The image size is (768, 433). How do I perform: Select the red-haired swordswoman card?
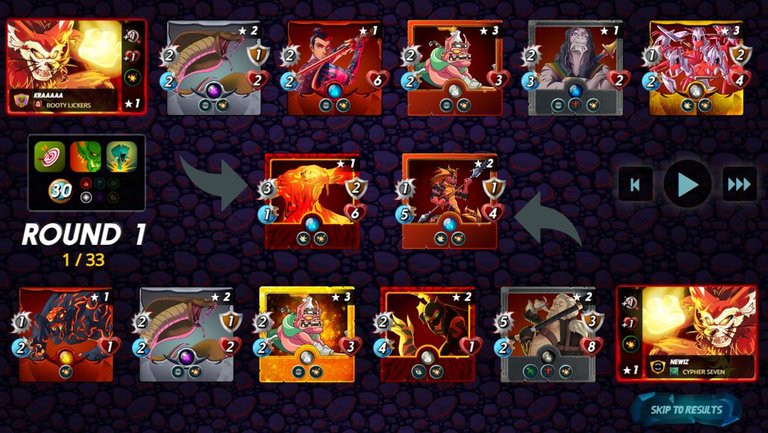pos(335,67)
